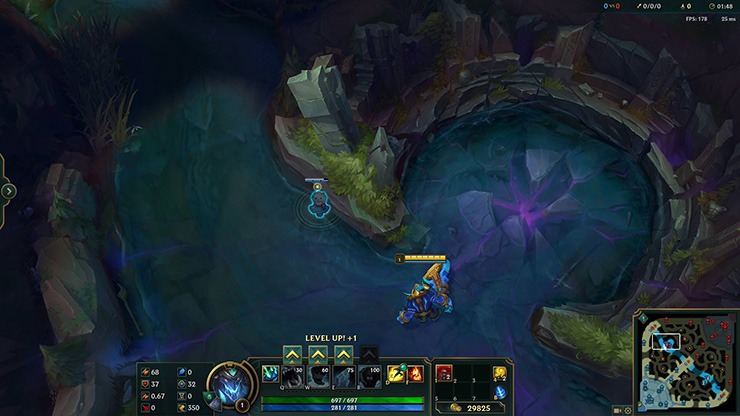The width and height of the screenshot is (740, 416).
Task: Cast the Flash summoner spell
Action: [x=396, y=373]
